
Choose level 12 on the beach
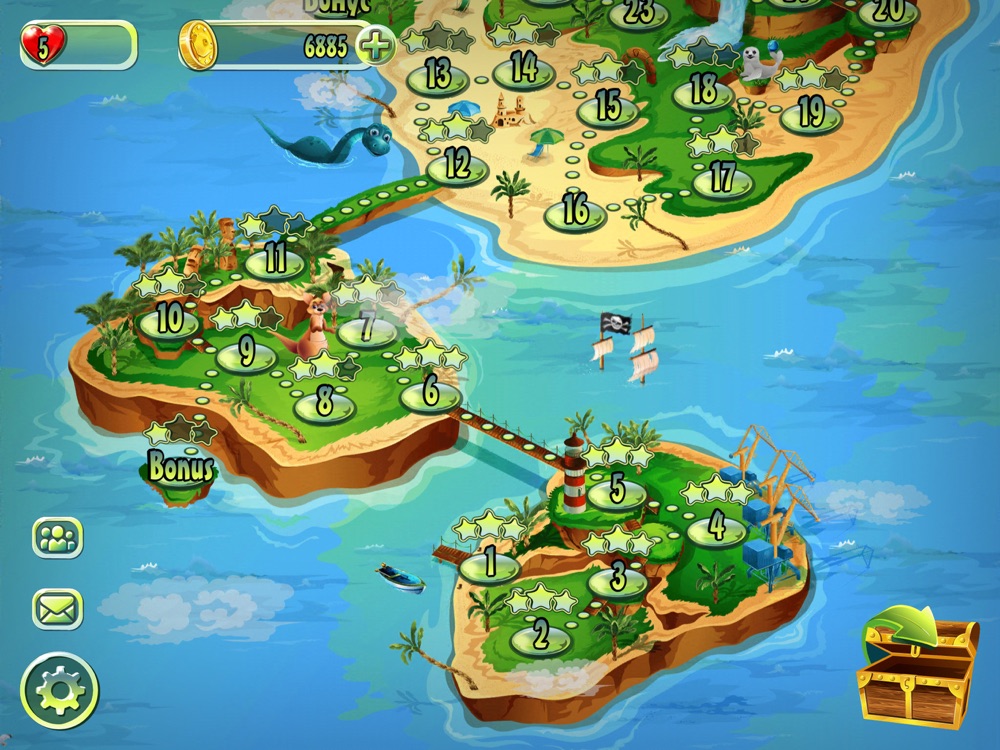tap(457, 165)
